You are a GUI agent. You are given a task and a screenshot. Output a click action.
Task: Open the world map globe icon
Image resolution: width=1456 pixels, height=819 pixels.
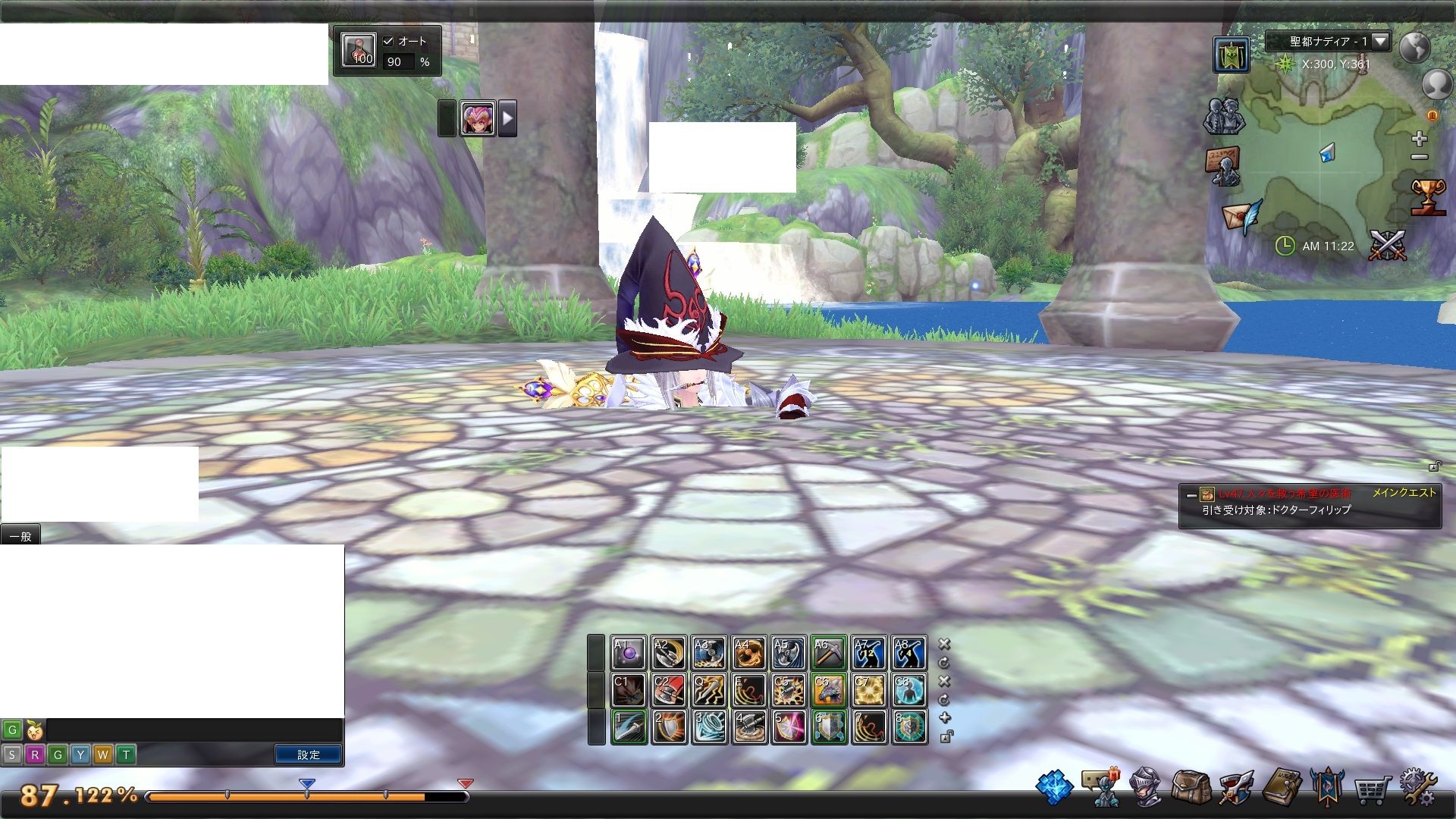pyautogui.click(x=1414, y=48)
